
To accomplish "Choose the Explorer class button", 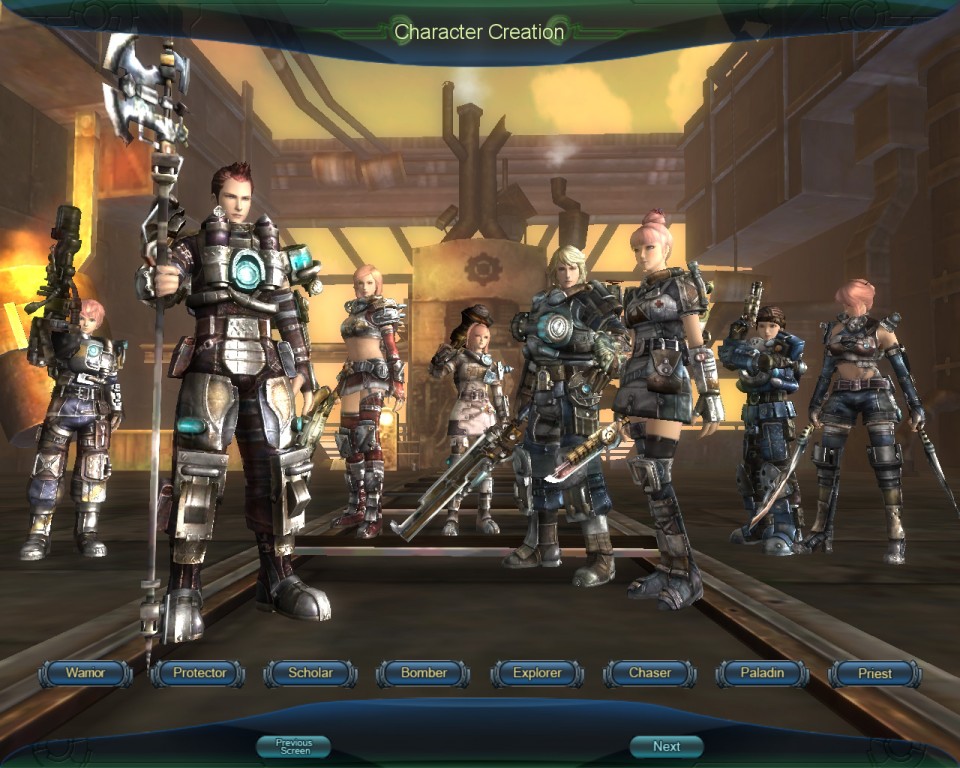I will point(537,673).
